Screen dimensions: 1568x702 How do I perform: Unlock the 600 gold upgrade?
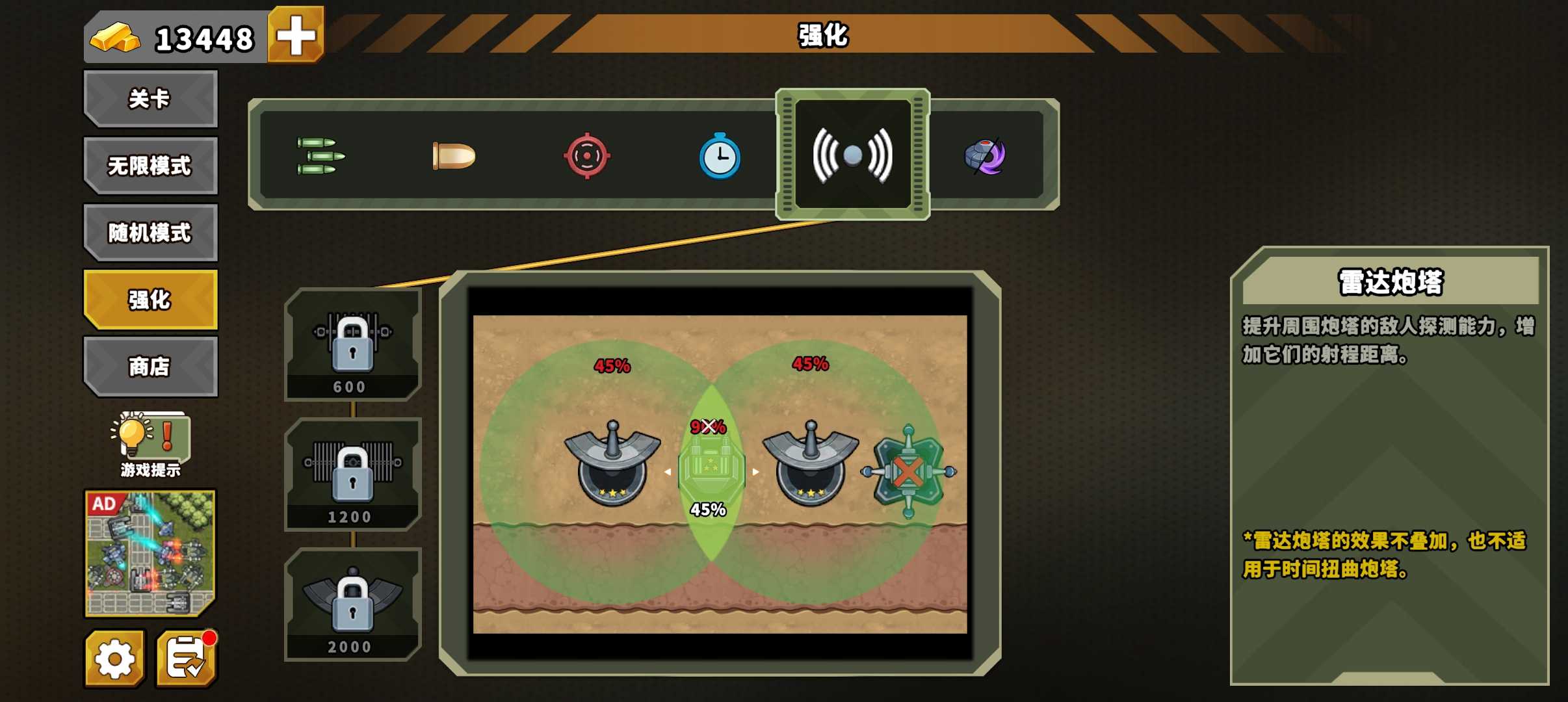[x=353, y=344]
